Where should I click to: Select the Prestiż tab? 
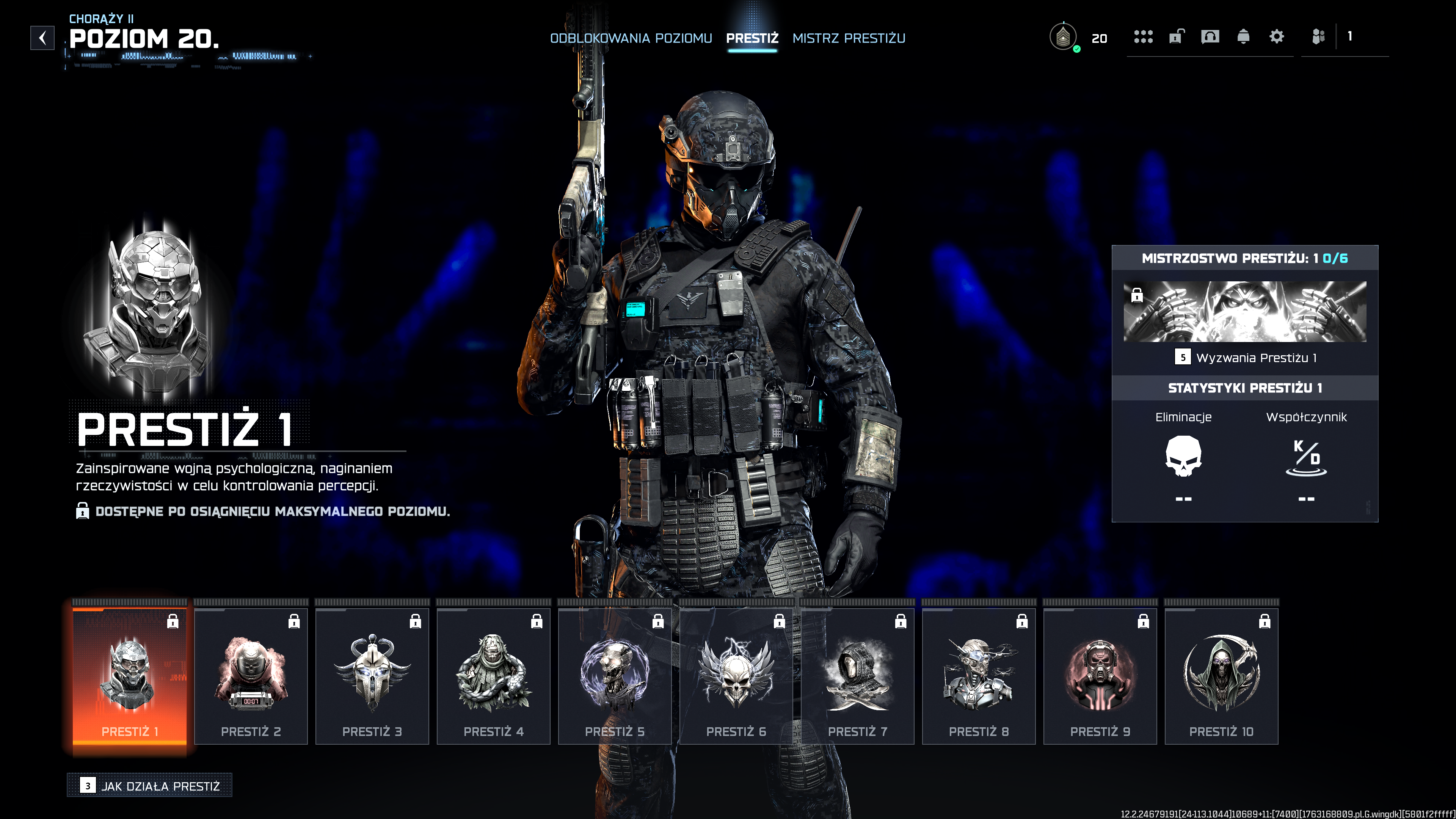pyautogui.click(x=752, y=38)
